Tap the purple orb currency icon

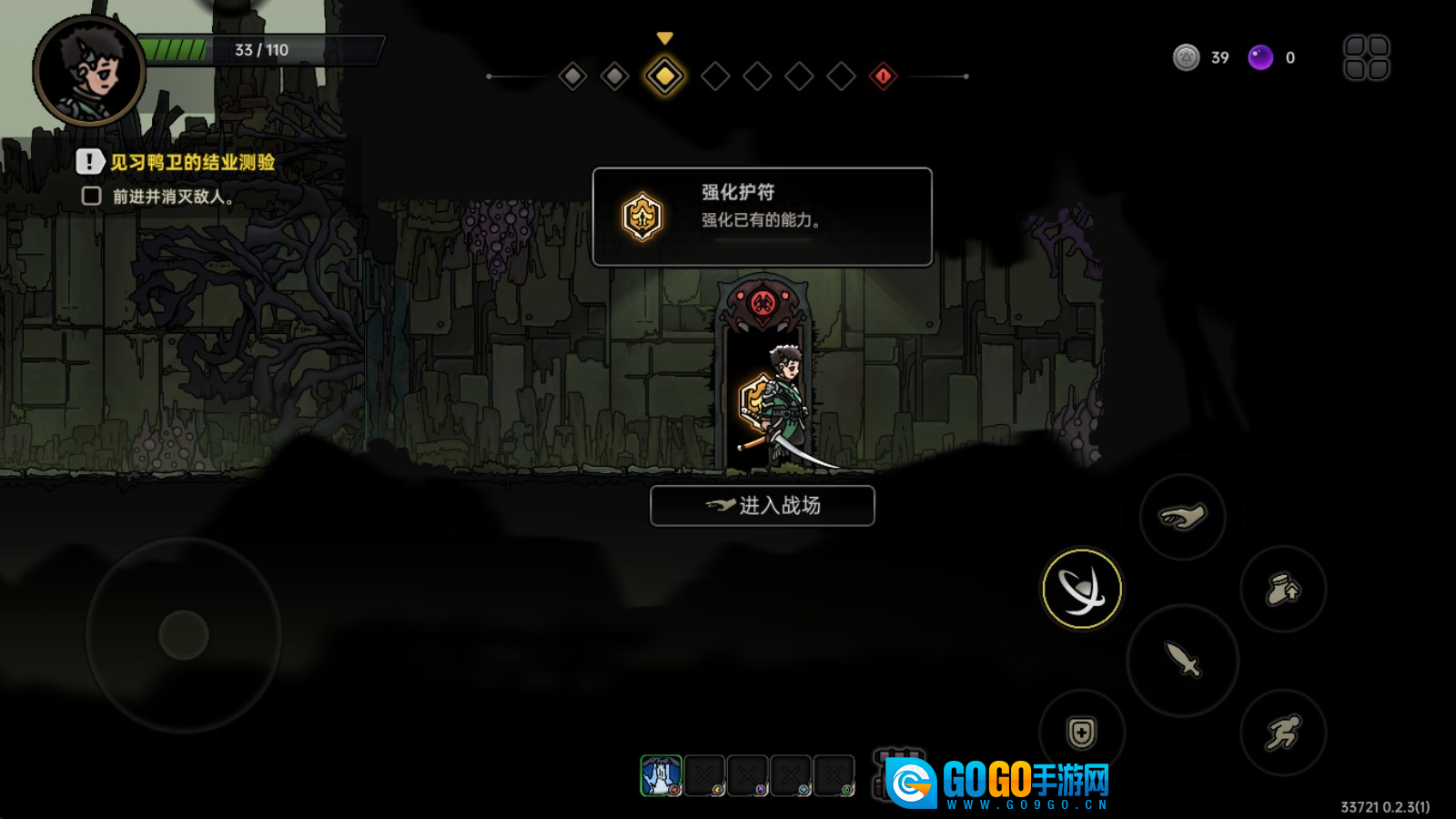coord(1260,57)
